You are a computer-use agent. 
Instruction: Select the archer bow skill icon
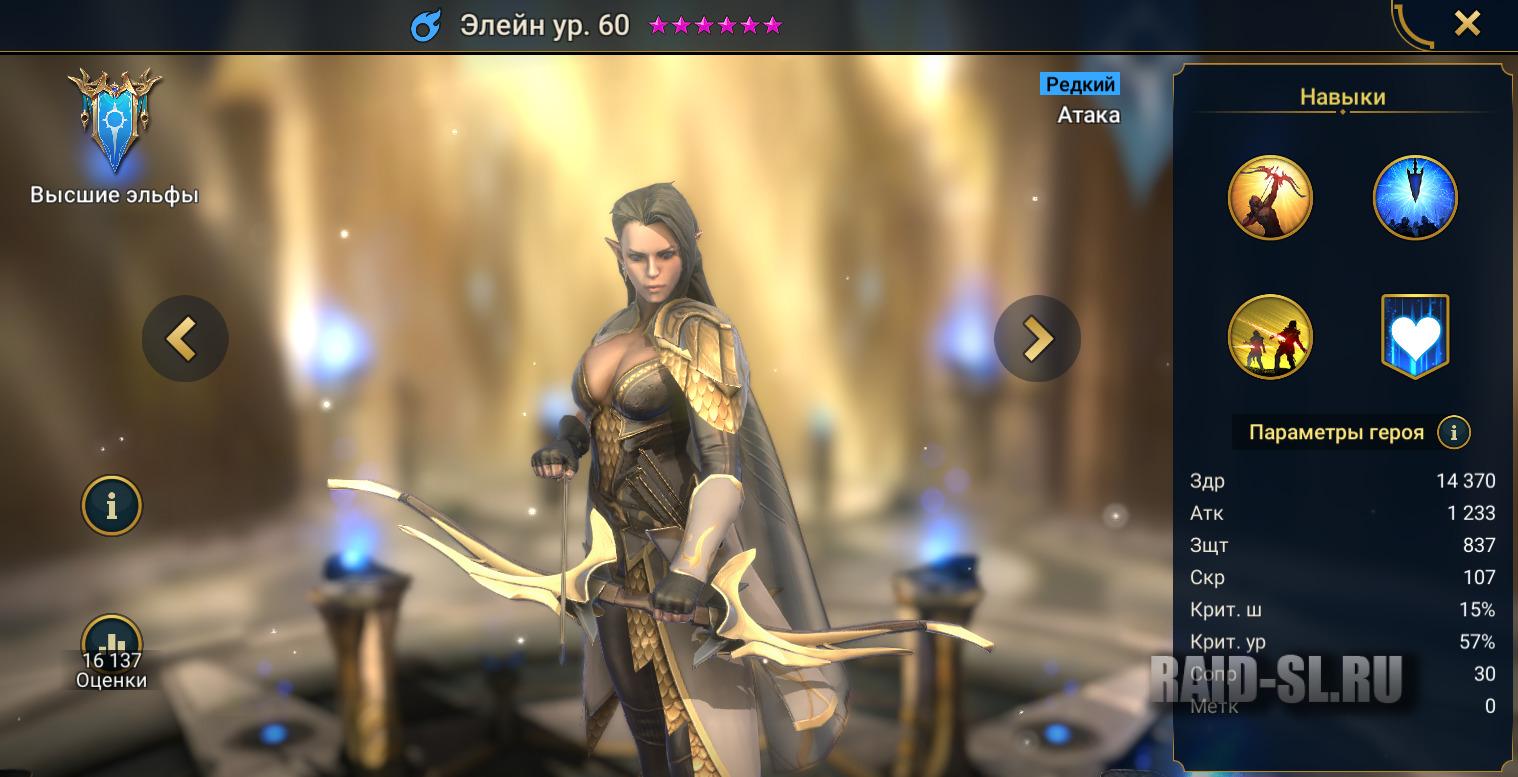tap(1270, 198)
